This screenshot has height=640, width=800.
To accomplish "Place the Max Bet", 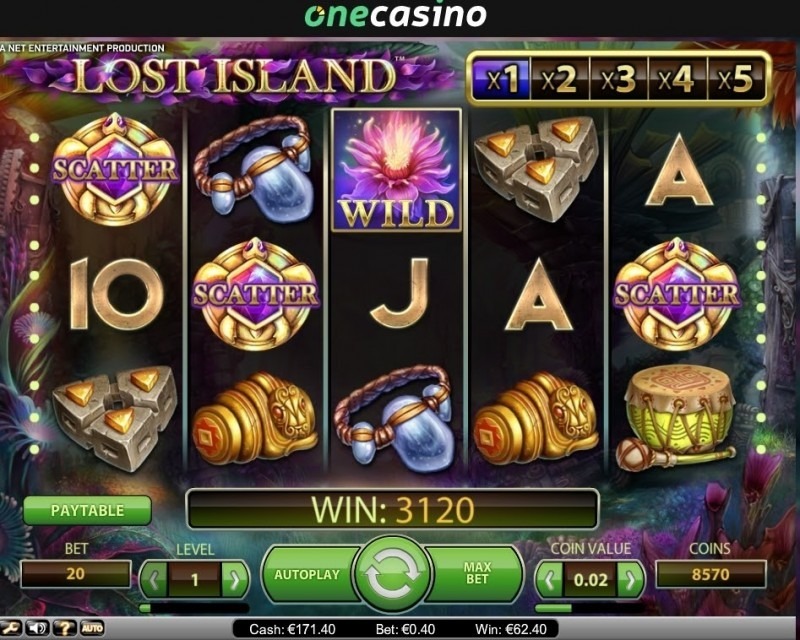I will point(478,575).
